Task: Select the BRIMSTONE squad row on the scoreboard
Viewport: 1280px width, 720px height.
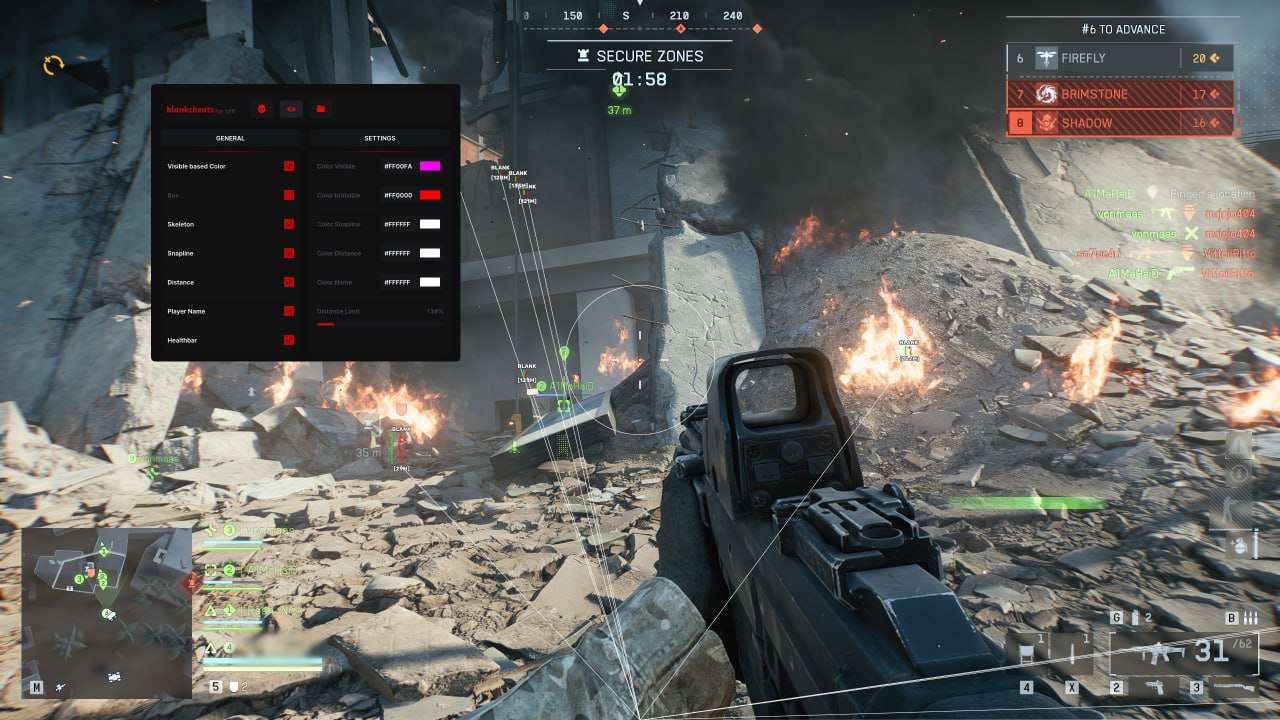Action: [x=1120, y=94]
